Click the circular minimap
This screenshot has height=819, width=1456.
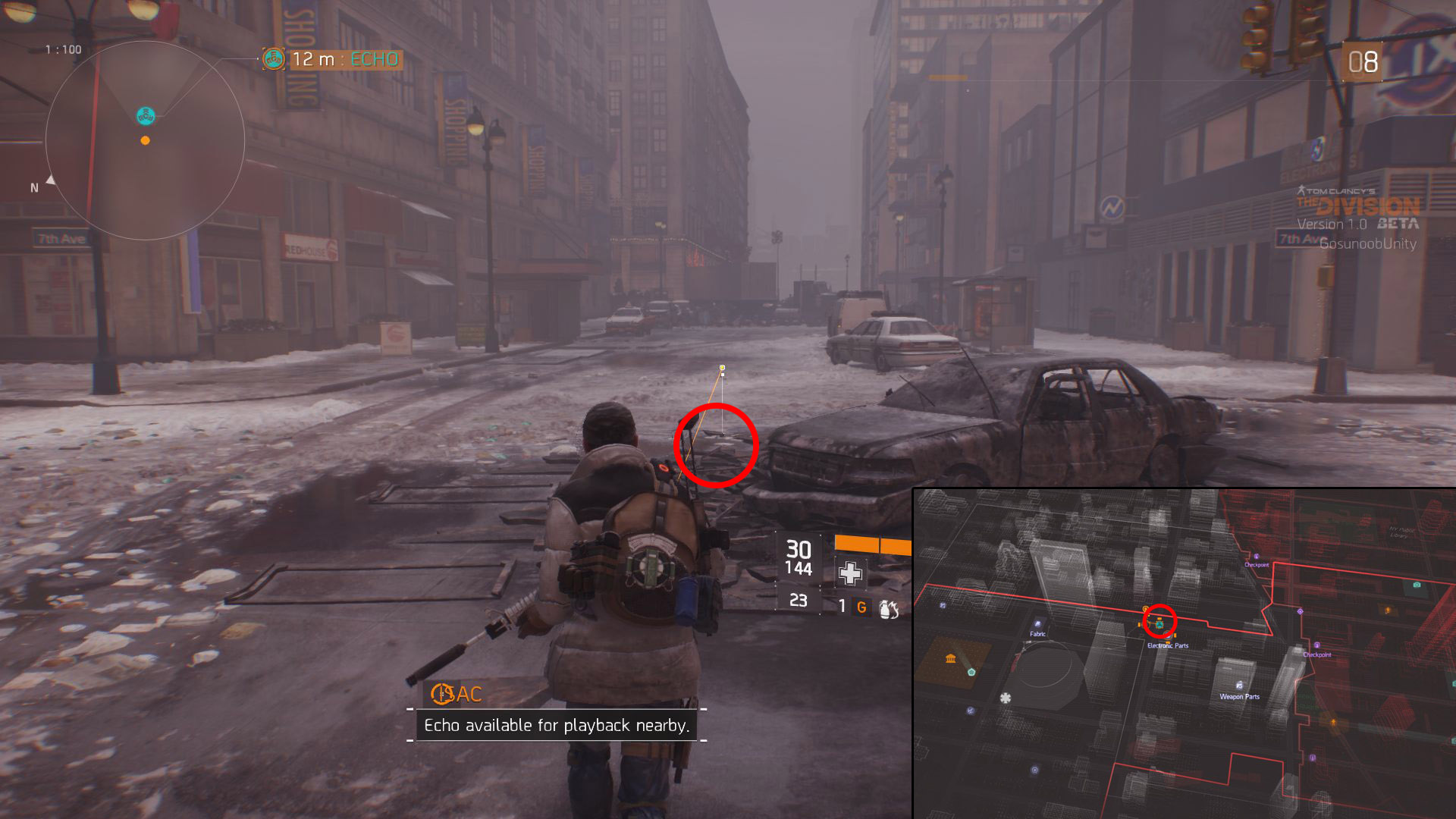pos(145,140)
